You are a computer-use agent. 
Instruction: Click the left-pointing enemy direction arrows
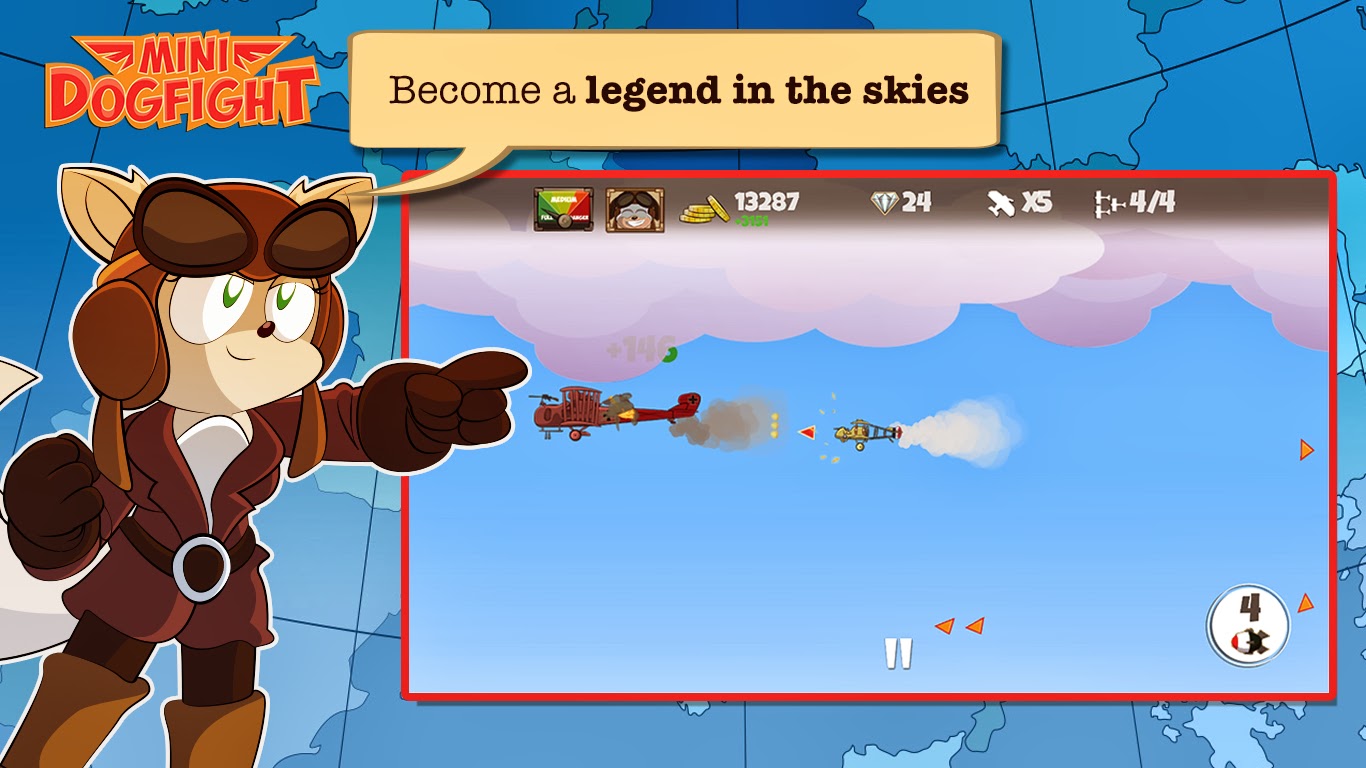[x=960, y=625]
